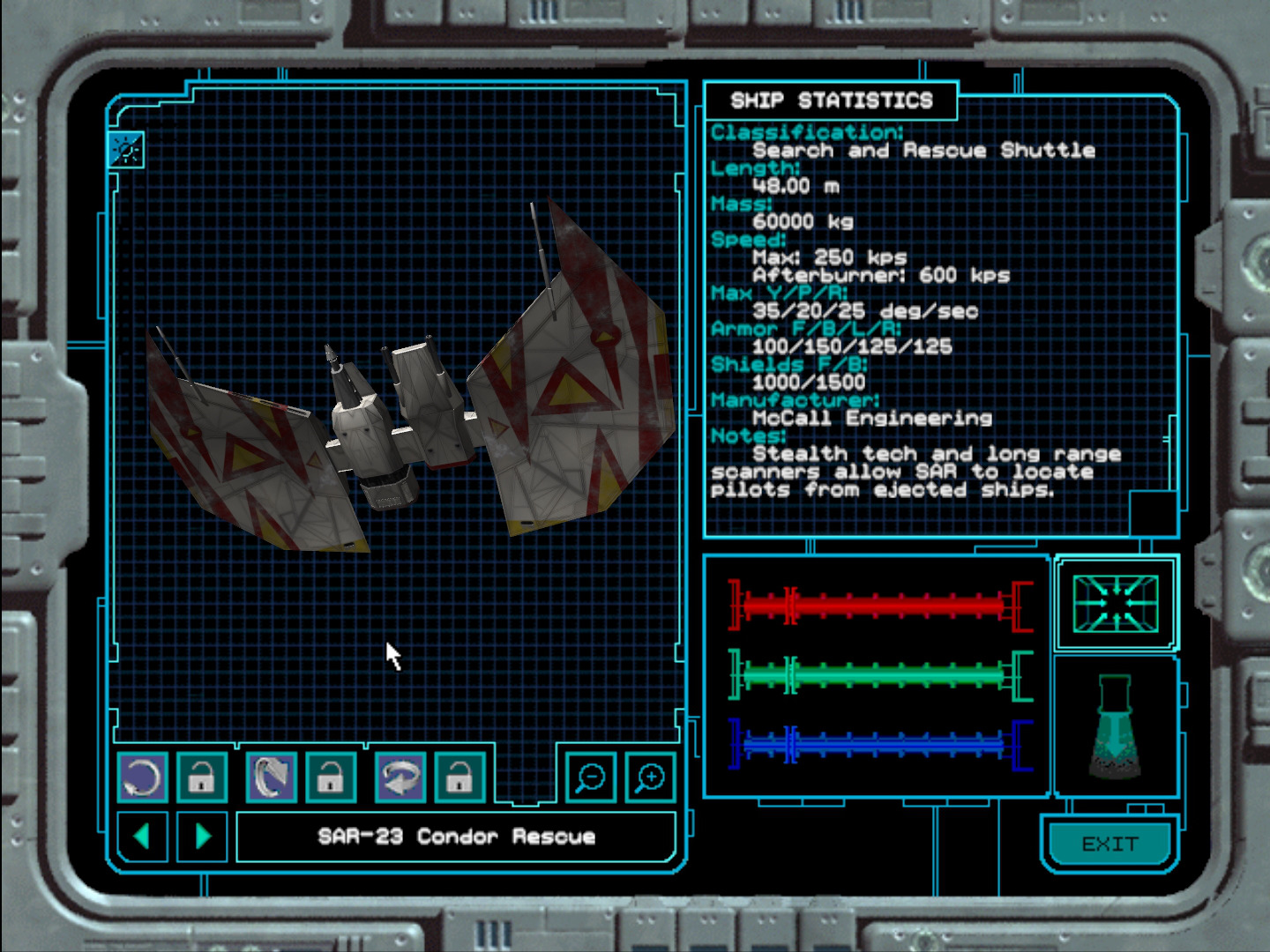The width and height of the screenshot is (1270, 952).
Task: Click the vertical loop rotation arrow button
Action: tap(271, 777)
